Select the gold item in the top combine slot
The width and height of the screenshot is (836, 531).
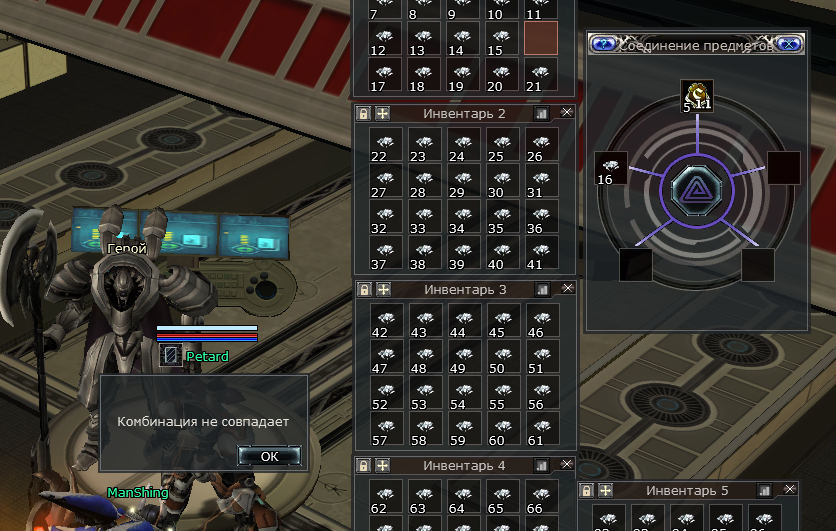(x=696, y=95)
